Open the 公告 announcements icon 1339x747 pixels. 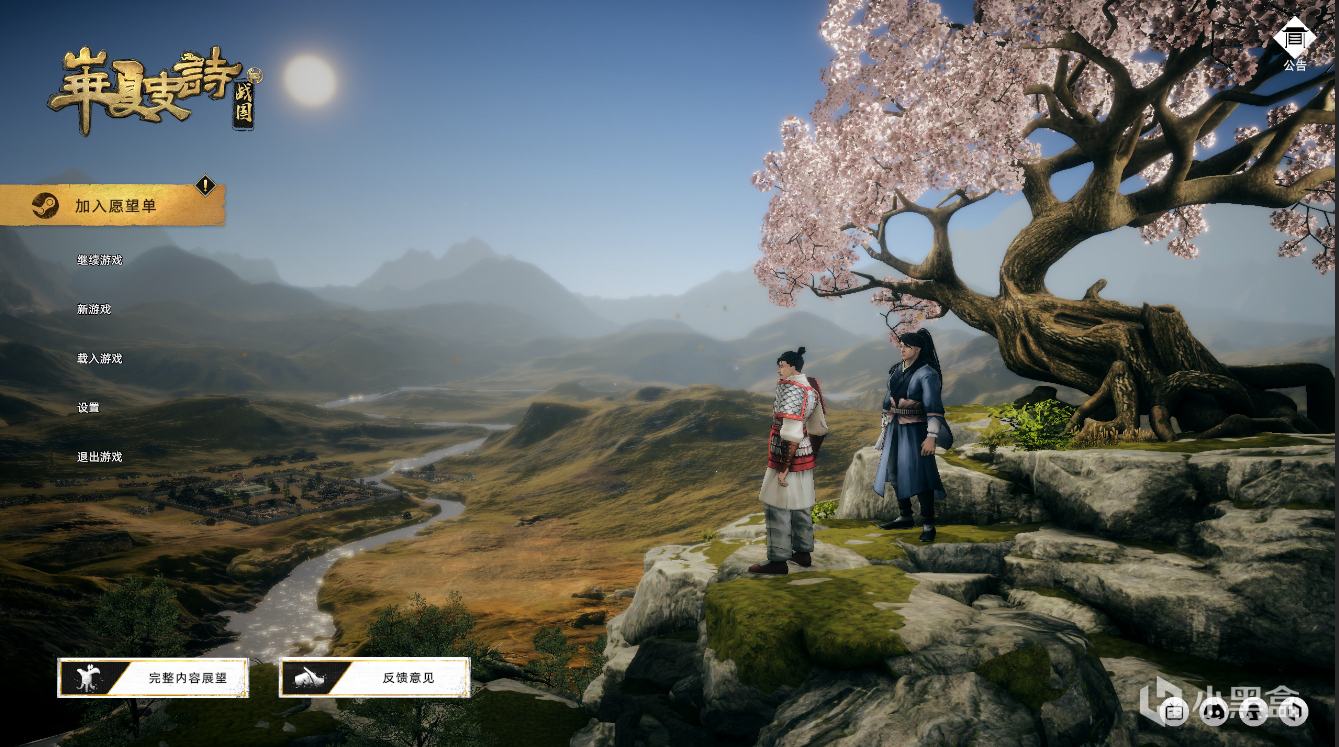(1295, 41)
